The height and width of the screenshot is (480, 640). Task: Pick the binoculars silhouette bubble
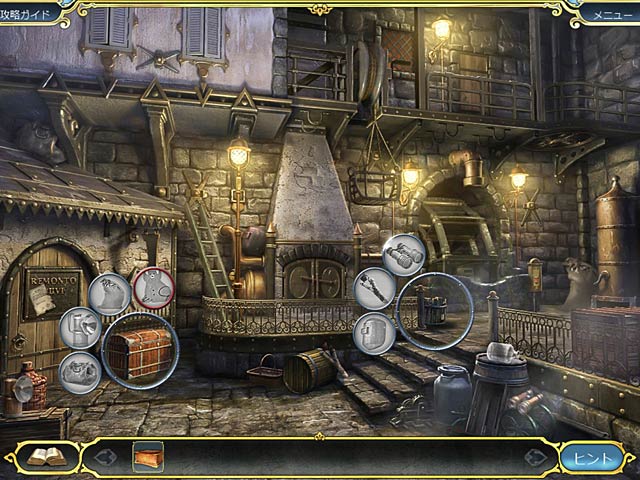[x=404, y=254]
